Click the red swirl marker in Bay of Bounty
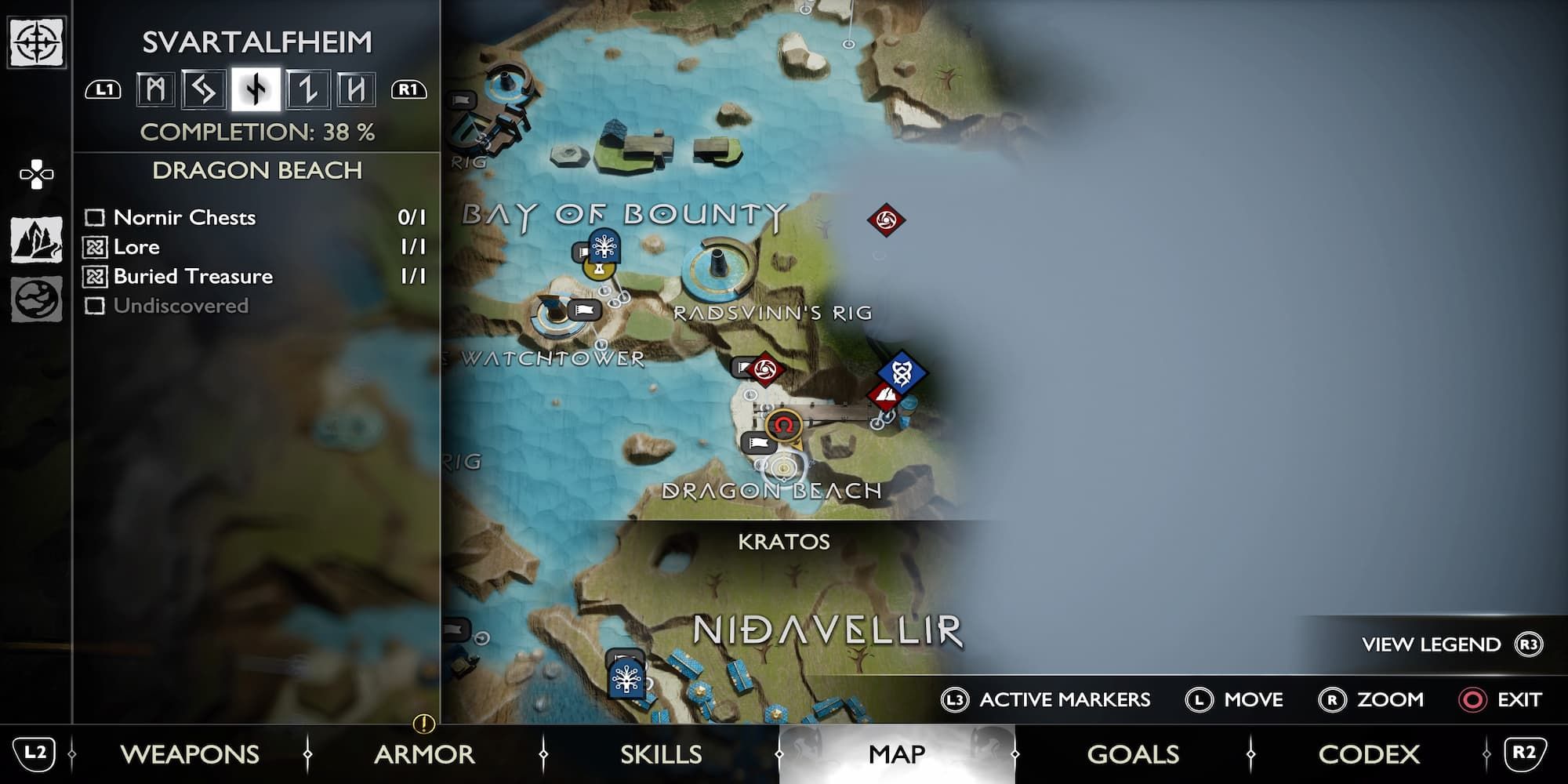This screenshot has height=784, width=1568. pos(886,221)
